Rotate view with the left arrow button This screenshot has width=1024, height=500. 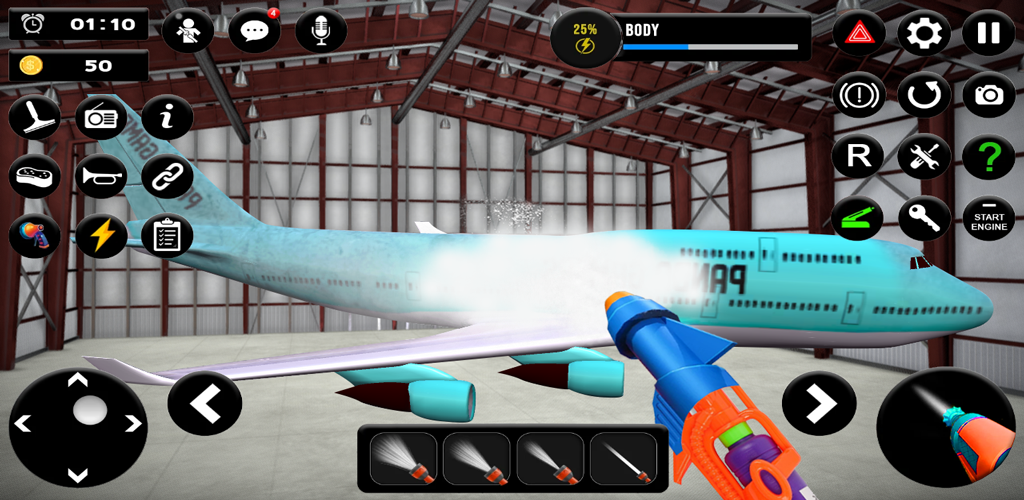click(x=205, y=403)
